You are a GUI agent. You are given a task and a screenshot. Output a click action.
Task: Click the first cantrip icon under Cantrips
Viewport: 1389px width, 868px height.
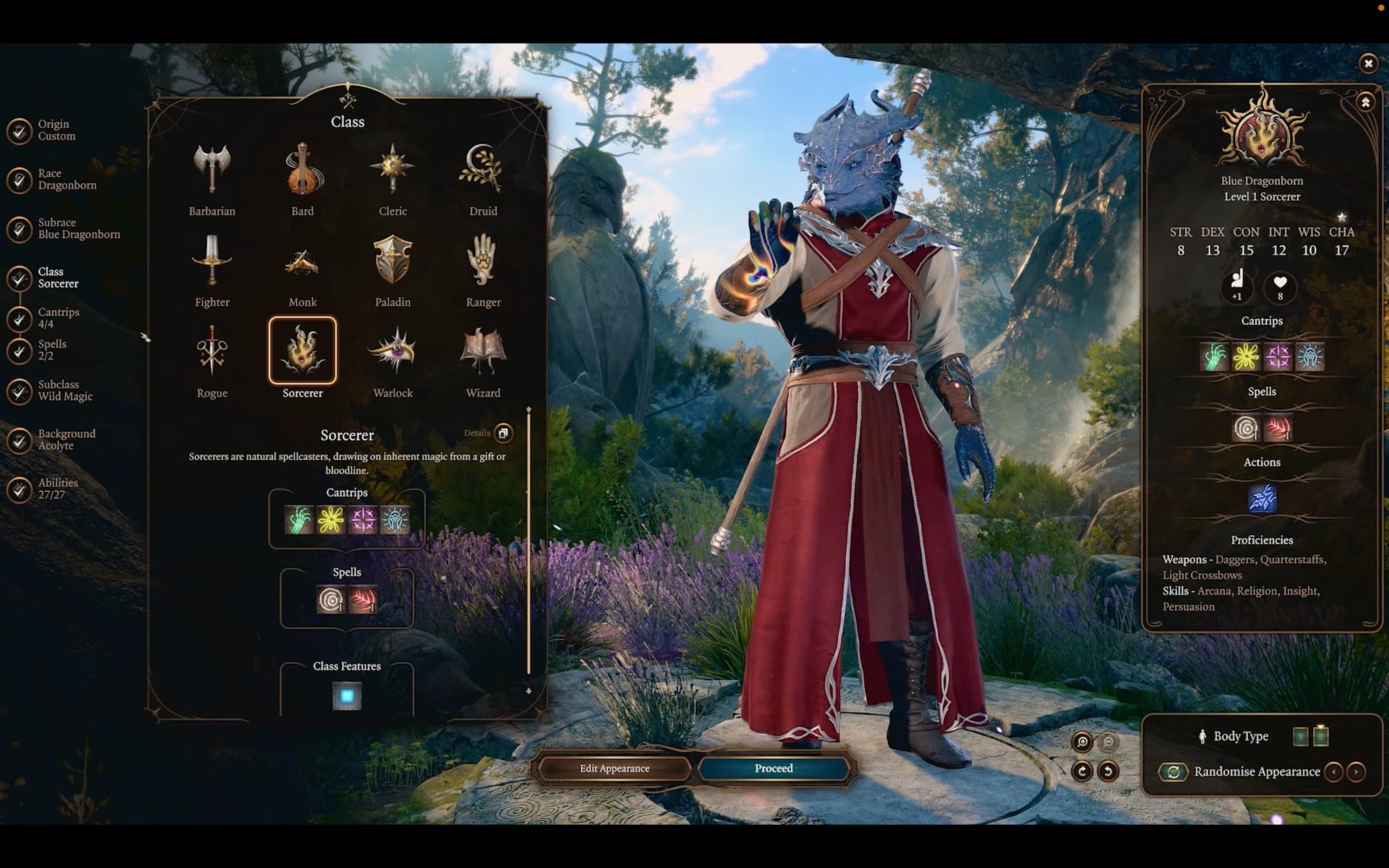299,519
